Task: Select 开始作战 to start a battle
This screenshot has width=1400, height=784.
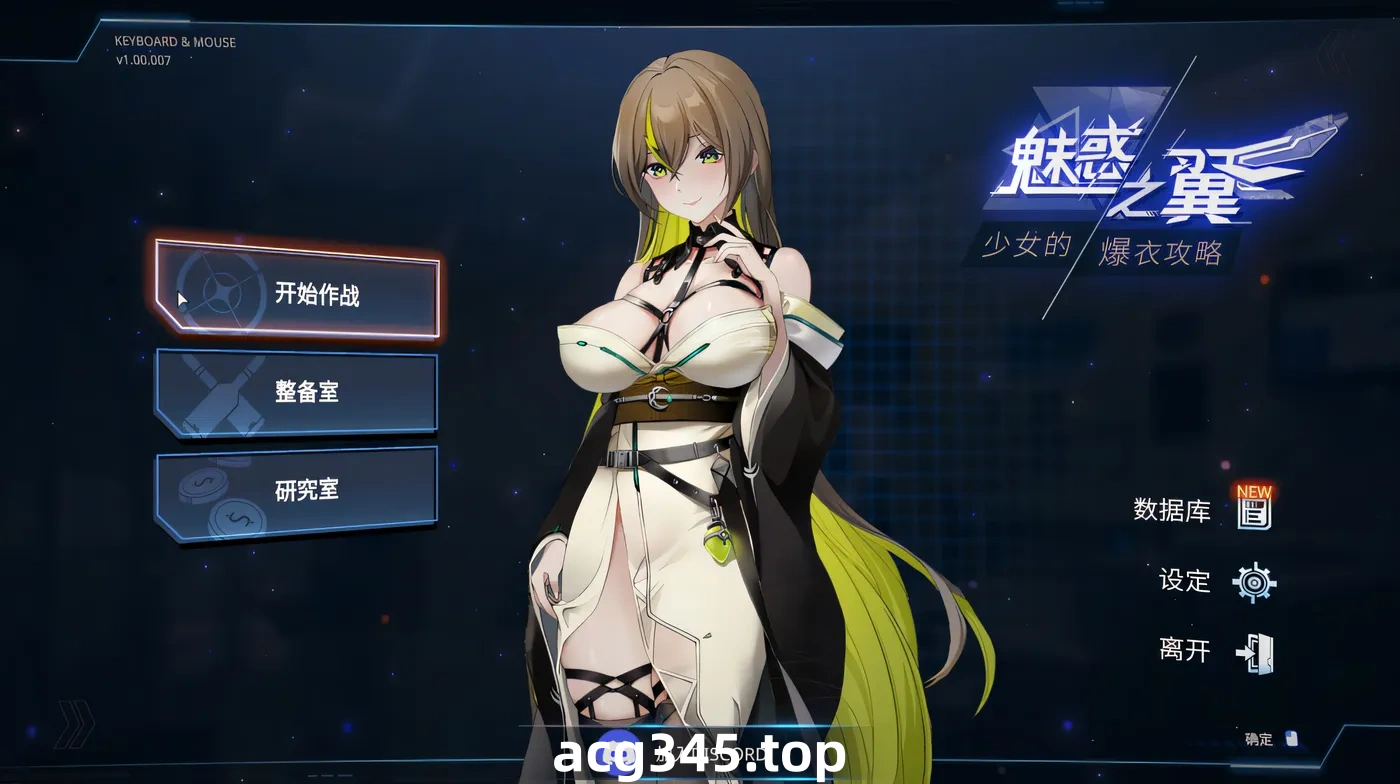Action: pos(314,291)
